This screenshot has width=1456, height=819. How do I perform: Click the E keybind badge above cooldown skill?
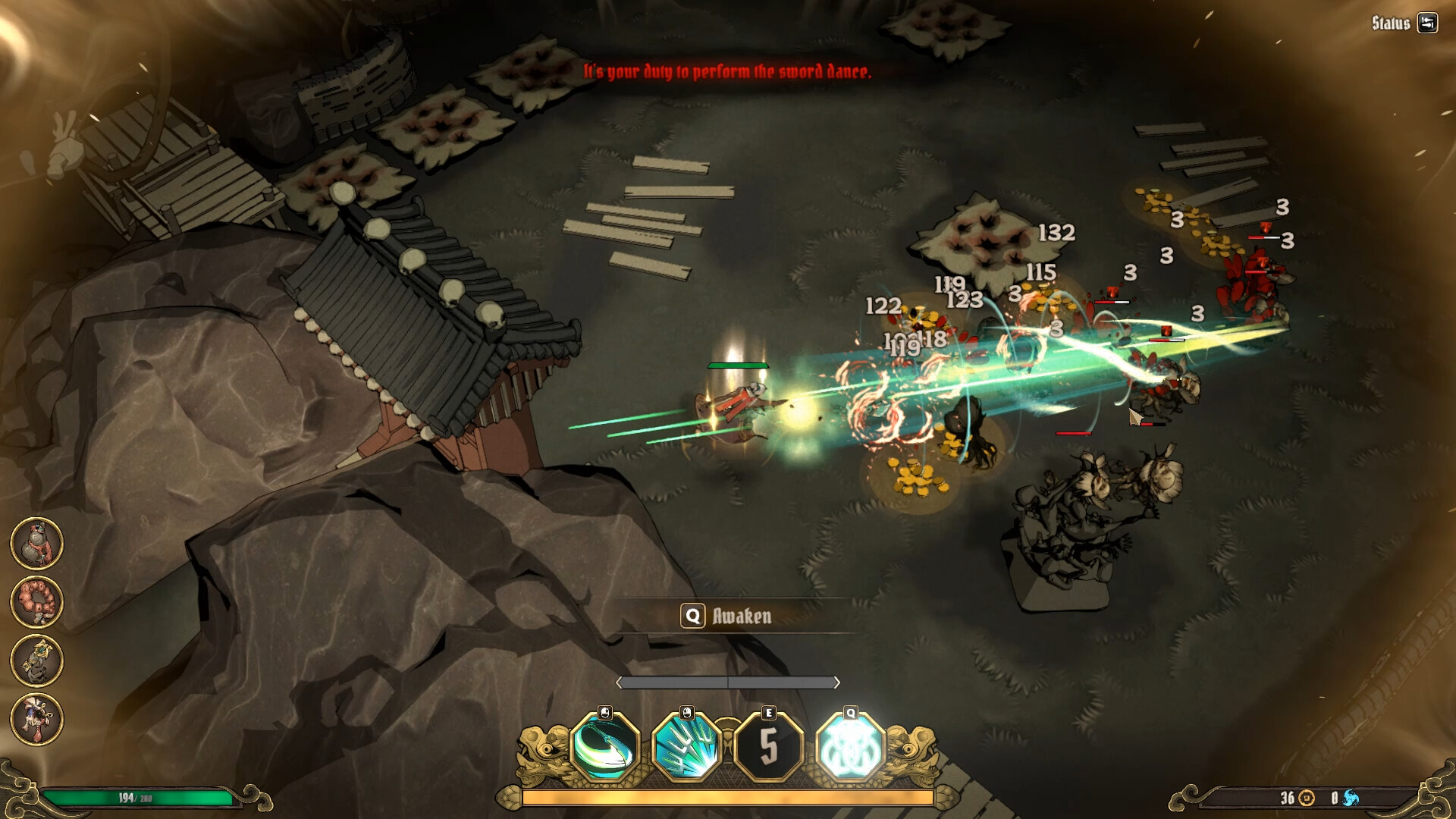click(x=770, y=711)
